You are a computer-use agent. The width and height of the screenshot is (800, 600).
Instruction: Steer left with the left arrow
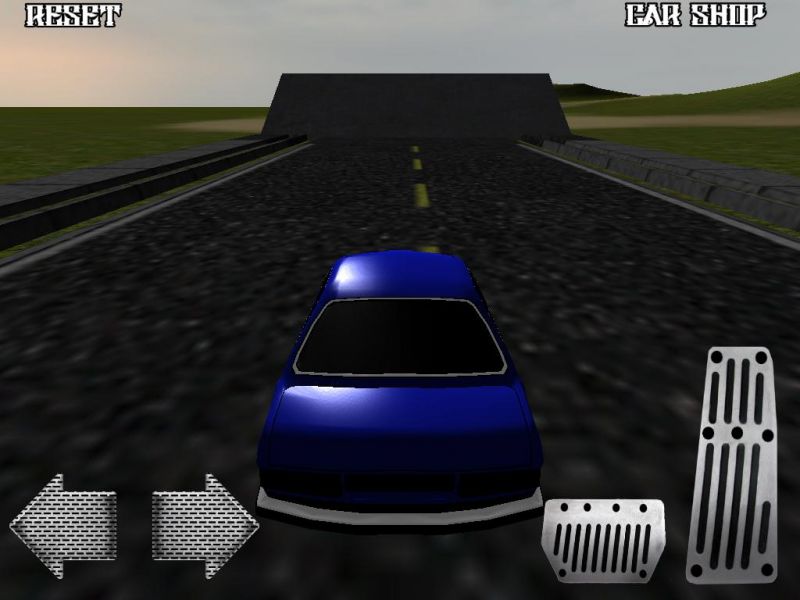[x=63, y=525]
